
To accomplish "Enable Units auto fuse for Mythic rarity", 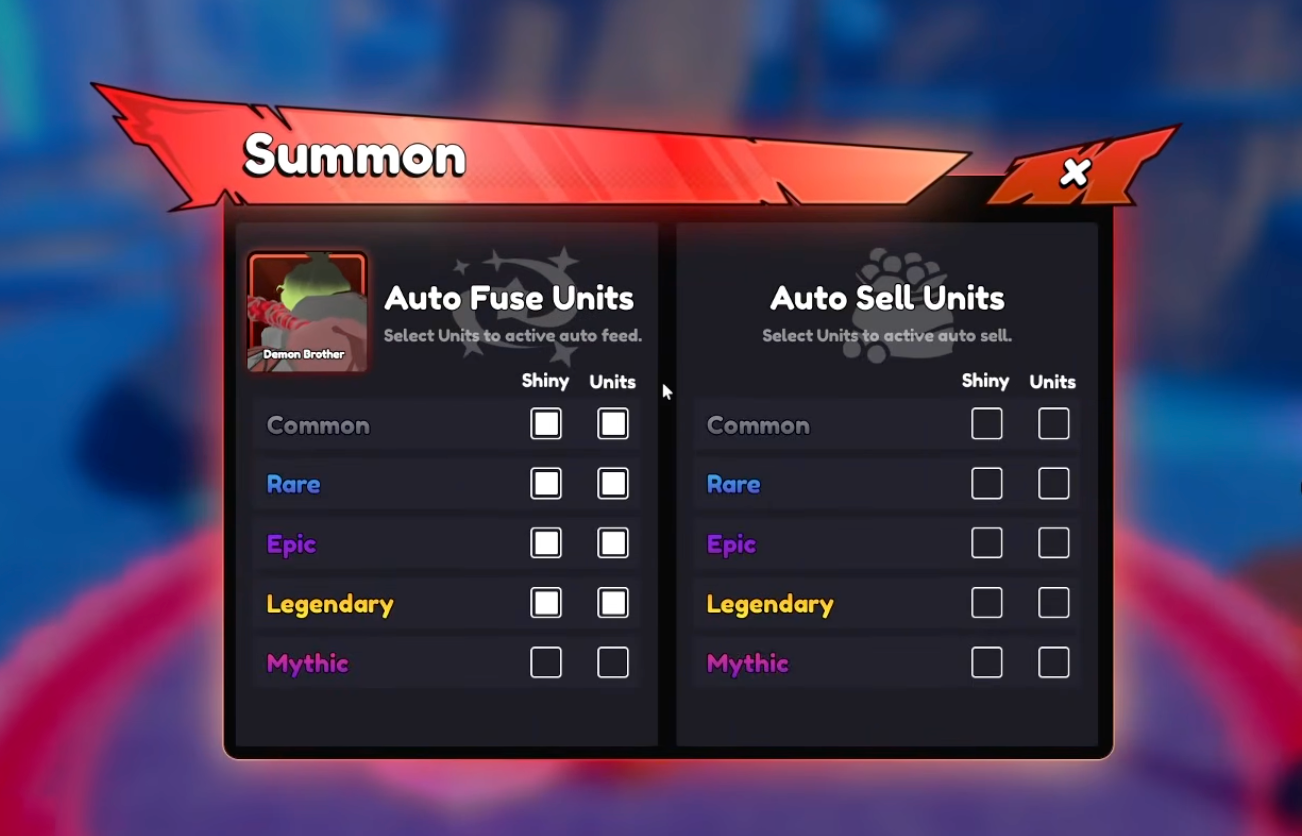I will point(612,662).
